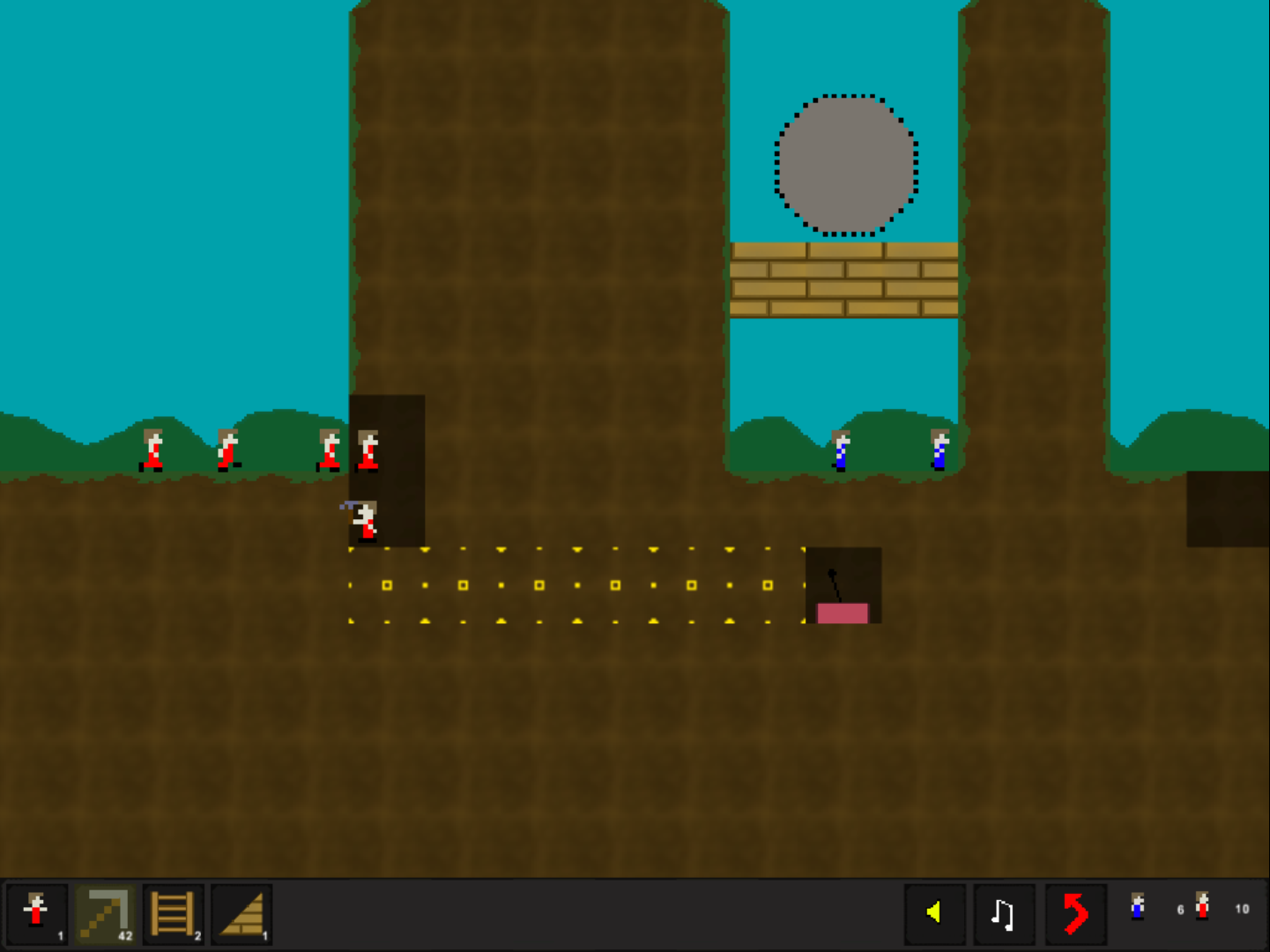Click the dashed yellow dig path markers
This screenshot has width=1270, height=952.
pyautogui.click(x=573, y=586)
